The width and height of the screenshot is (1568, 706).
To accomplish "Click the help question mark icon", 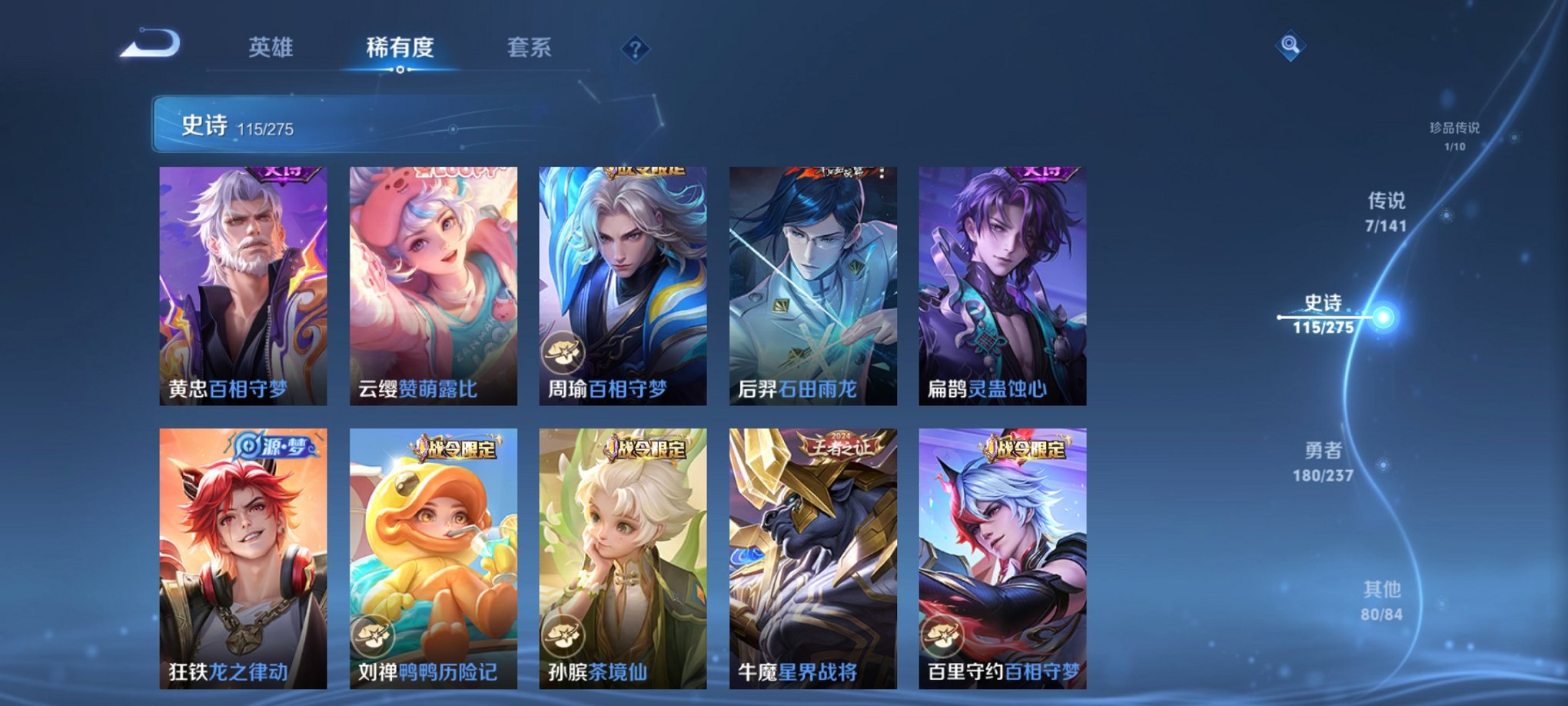I will click(635, 48).
